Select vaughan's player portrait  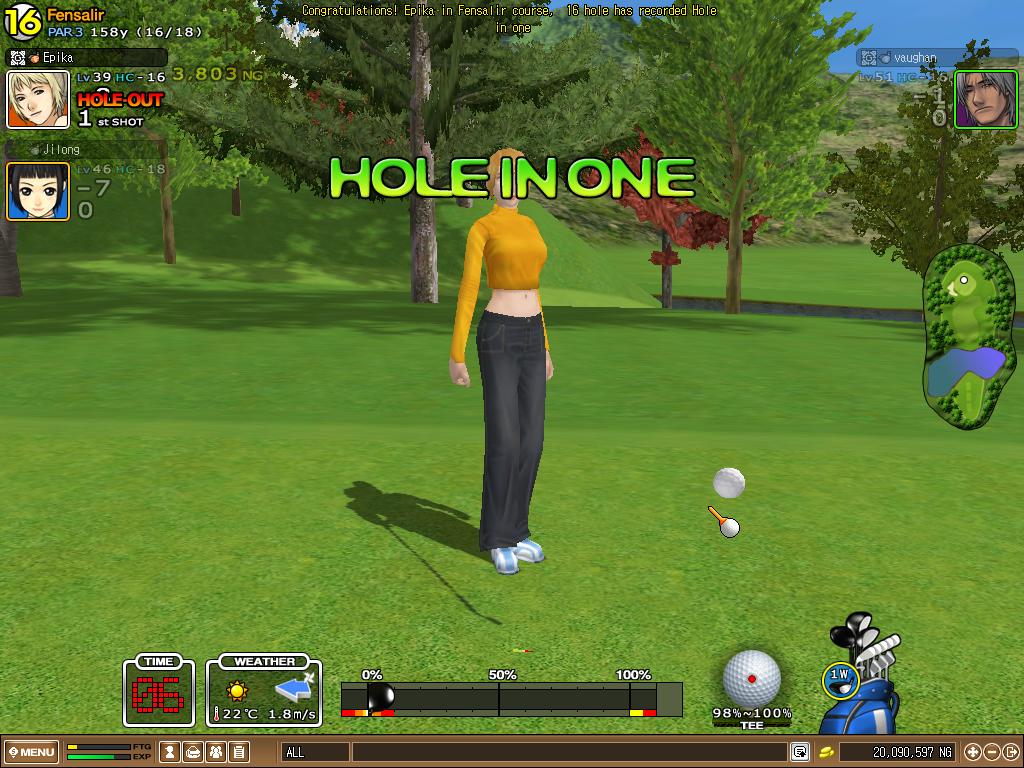(x=985, y=99)
